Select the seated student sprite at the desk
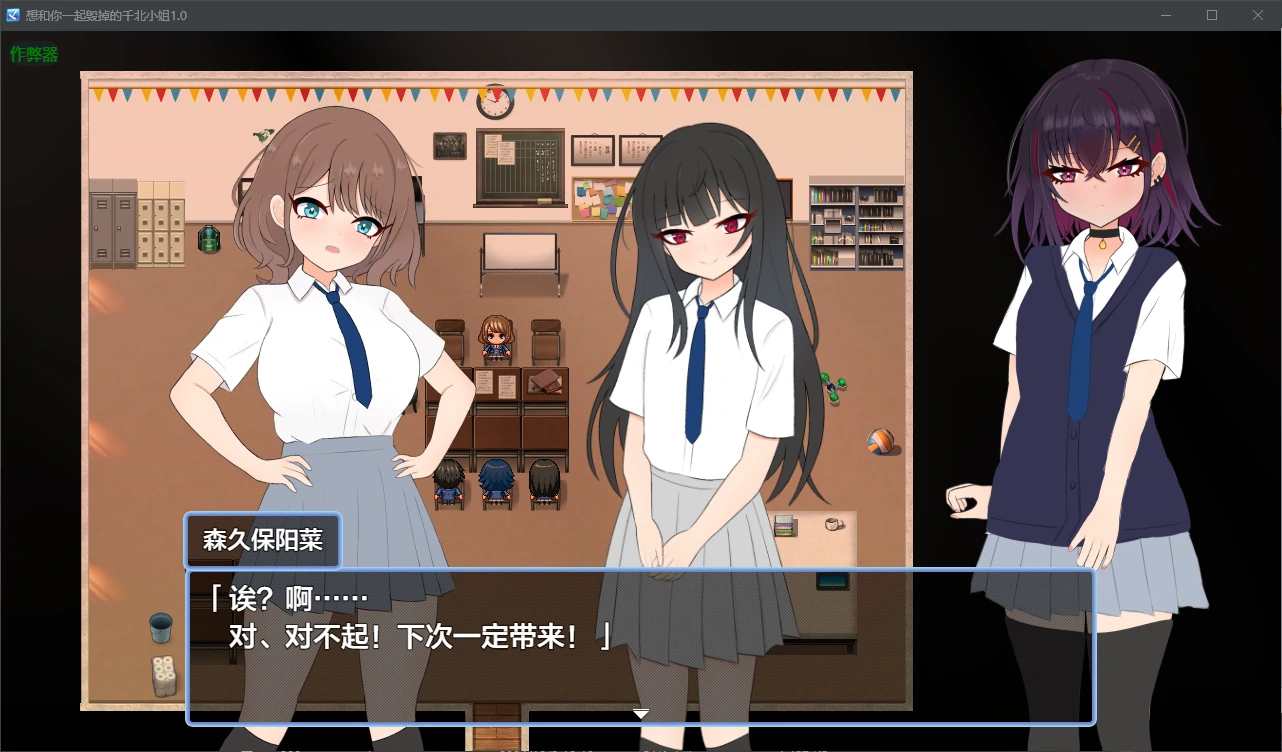The image size is (1282, 752). [497, 338]
